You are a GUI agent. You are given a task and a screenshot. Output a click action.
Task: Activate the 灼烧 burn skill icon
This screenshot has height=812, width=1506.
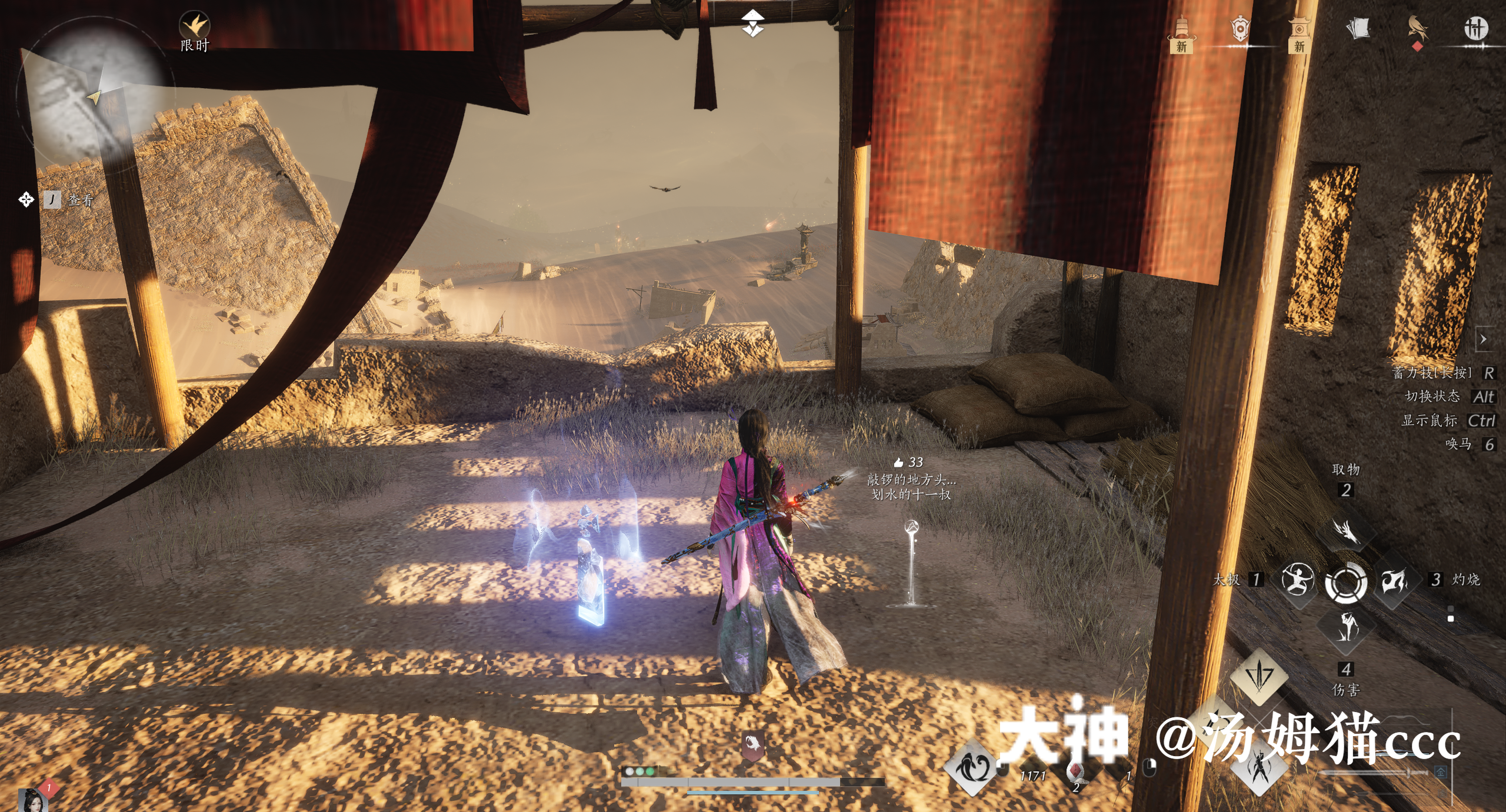pyautogui.click(x=1394, y=581)
